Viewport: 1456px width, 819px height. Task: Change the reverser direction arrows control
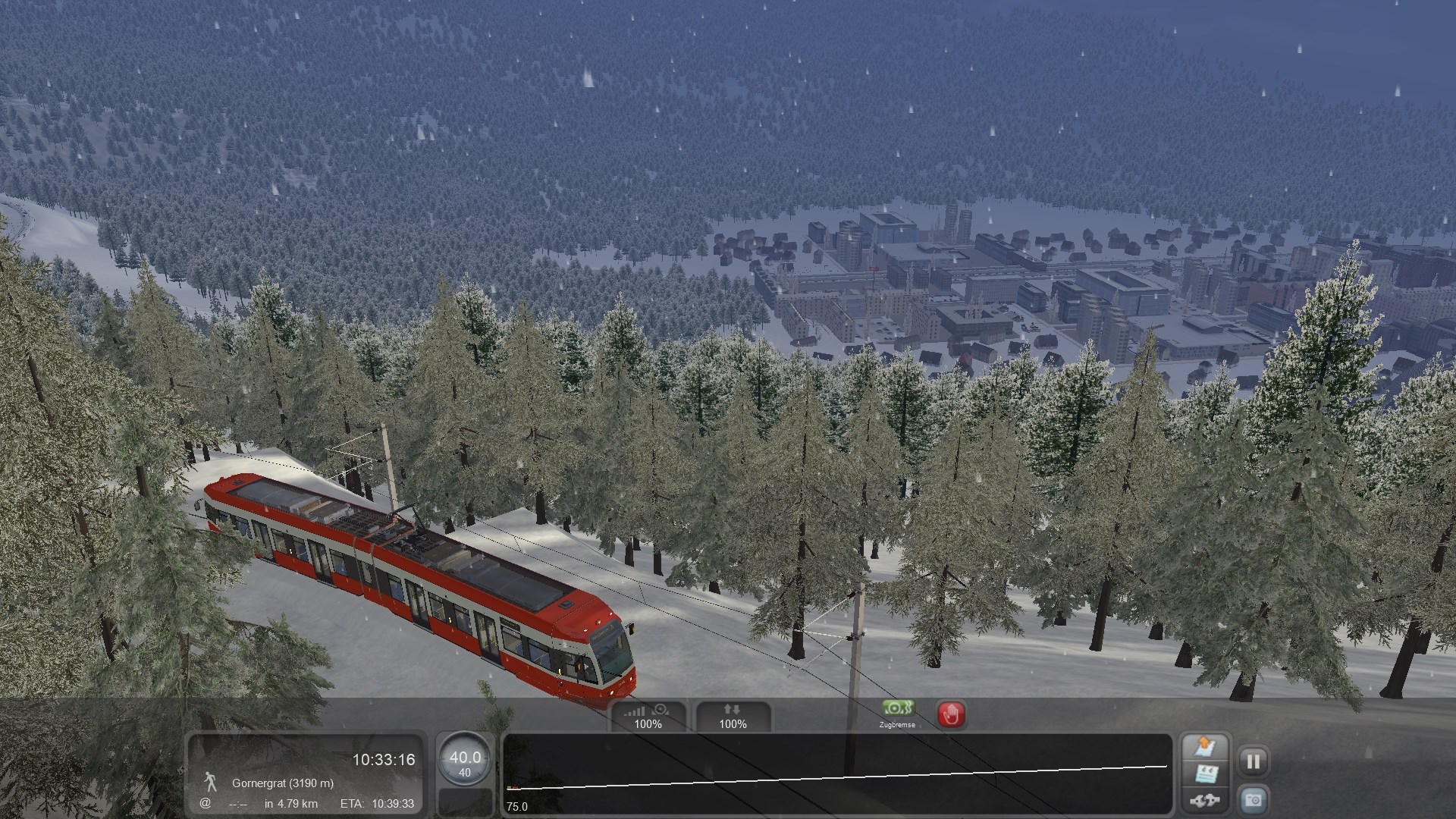tap(733, 717)
